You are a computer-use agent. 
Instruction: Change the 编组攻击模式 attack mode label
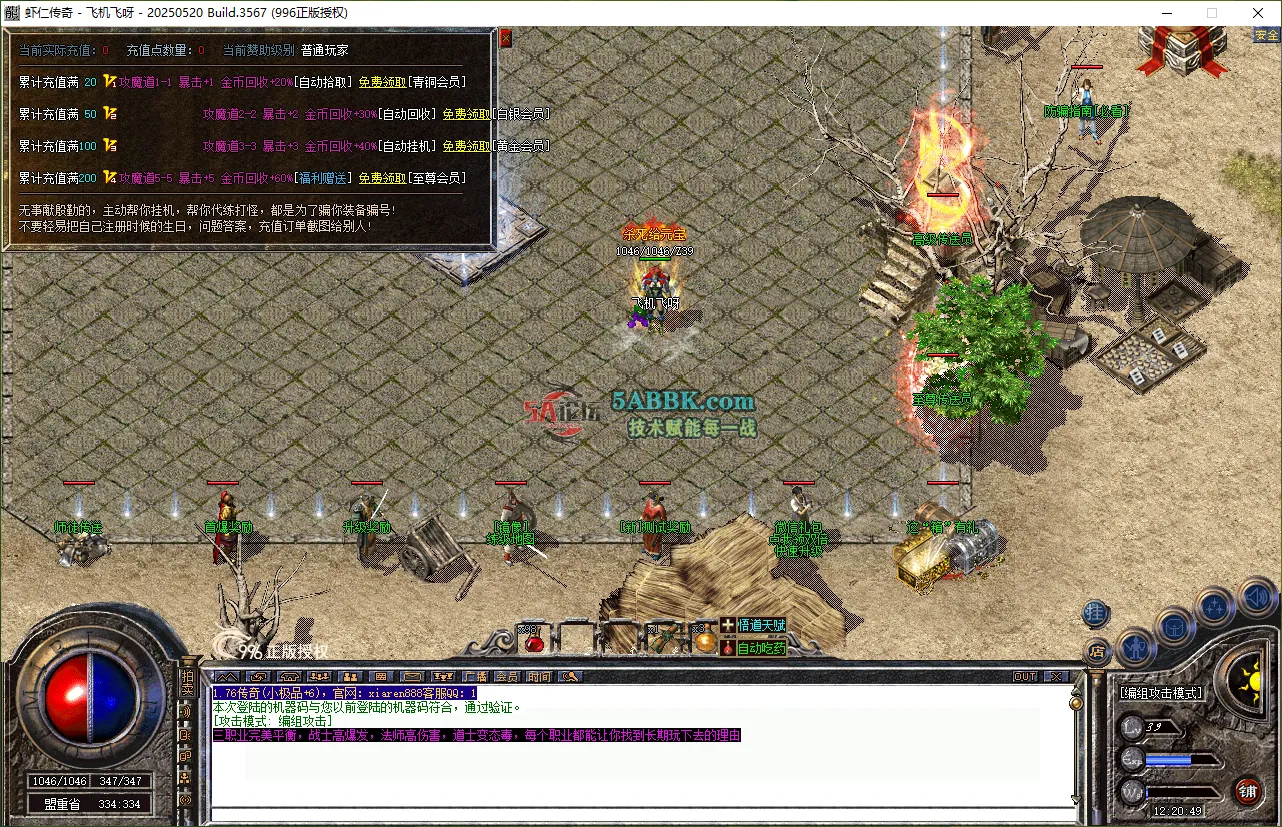tap(1161, 692)
